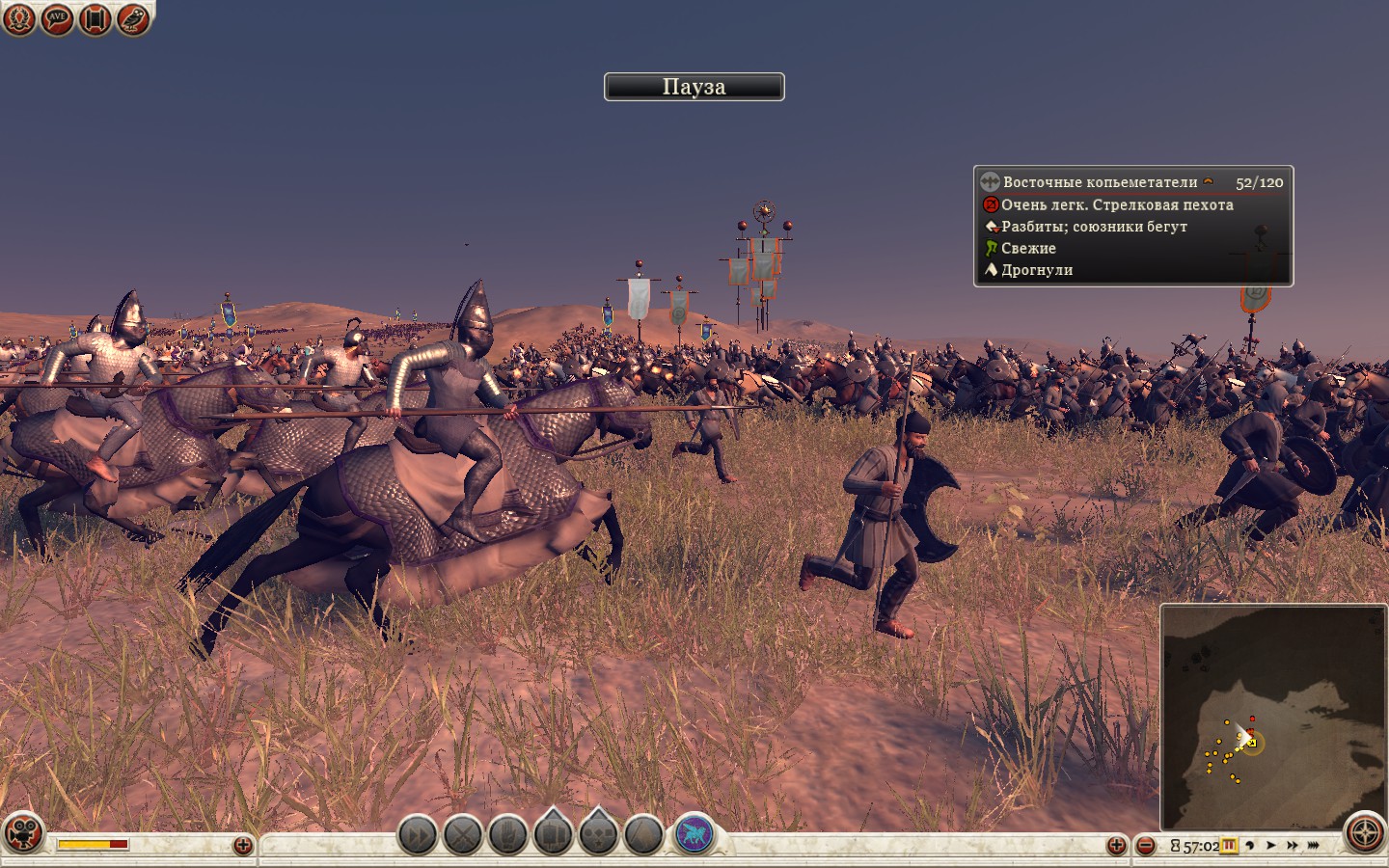Toggle the cinematic camera icon
The image size is (1389, 868).
tap(23, 832)
